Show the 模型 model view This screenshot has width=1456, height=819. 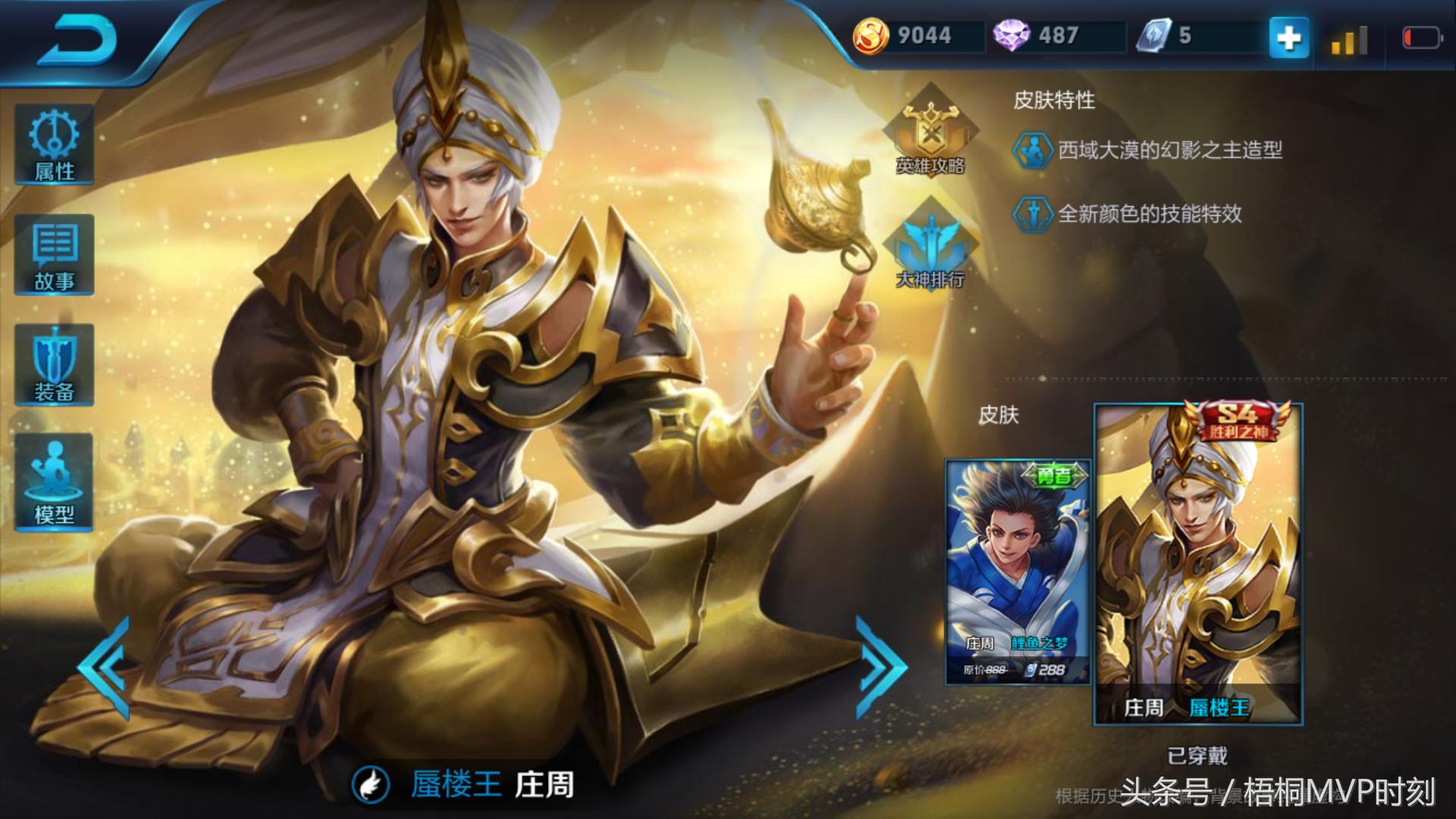click(x=54, y=482)
